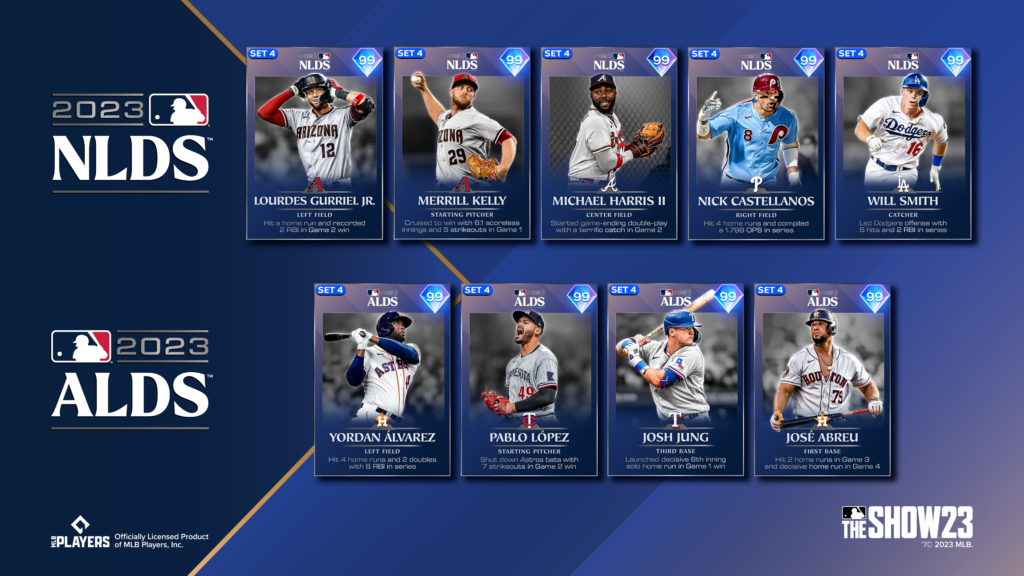Screen dimensions: 1024x576
Task: Open the Michael Harris II card
Action: tap(608, 143)
